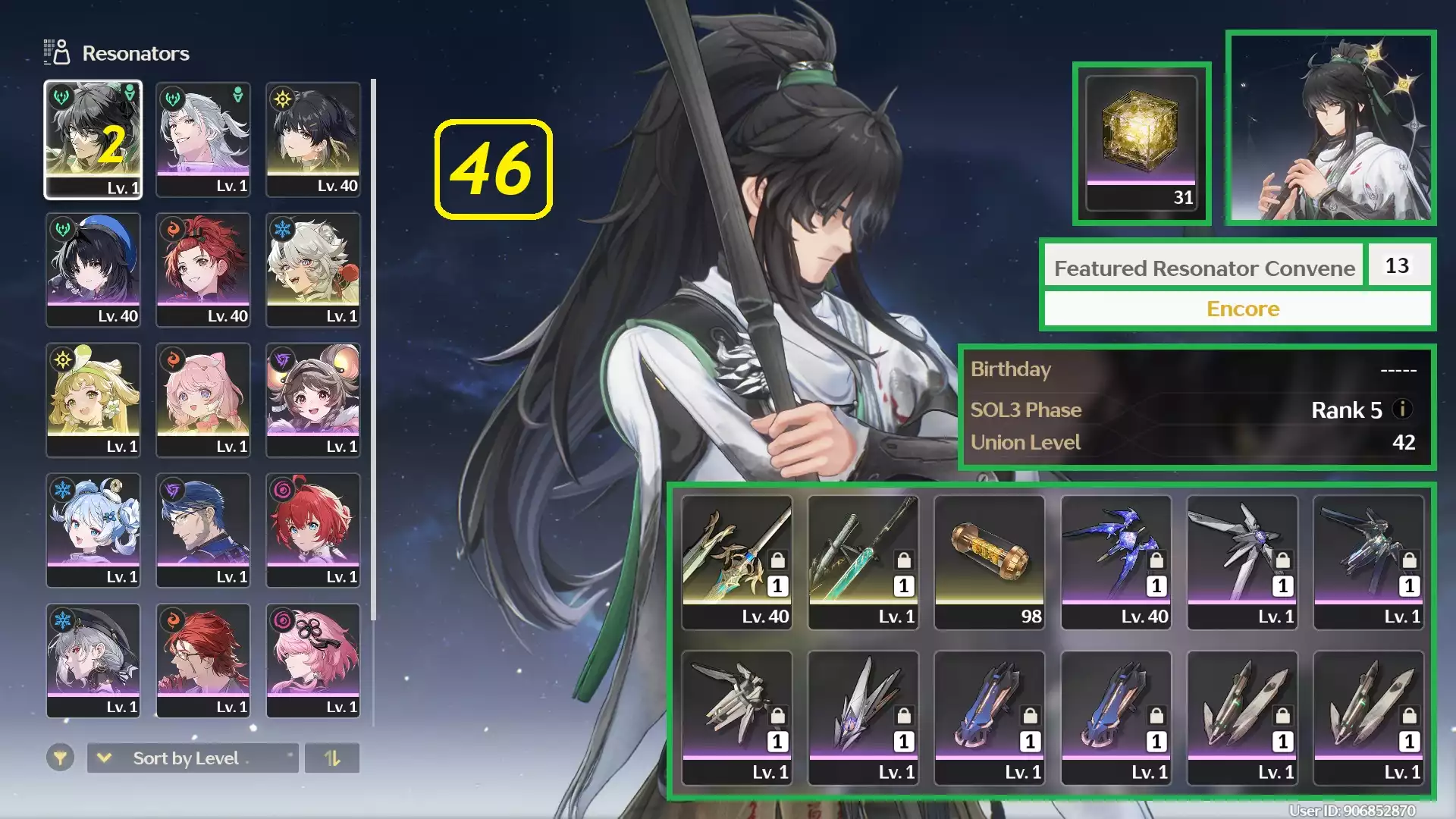The height and width of the screenshot is (819, 1456).
Task: Select the black-haired resonator at Lv. 40
Action: click(x=312, y=139)
